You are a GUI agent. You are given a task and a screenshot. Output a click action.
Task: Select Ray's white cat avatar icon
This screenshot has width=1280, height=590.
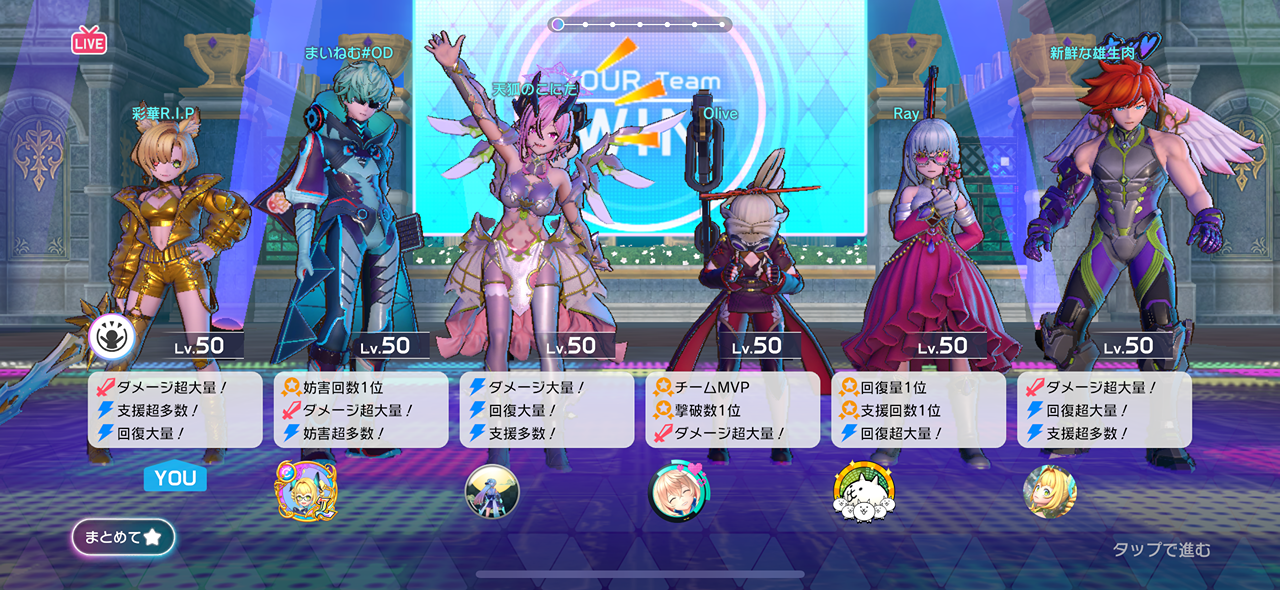click(x=864, y=492)
